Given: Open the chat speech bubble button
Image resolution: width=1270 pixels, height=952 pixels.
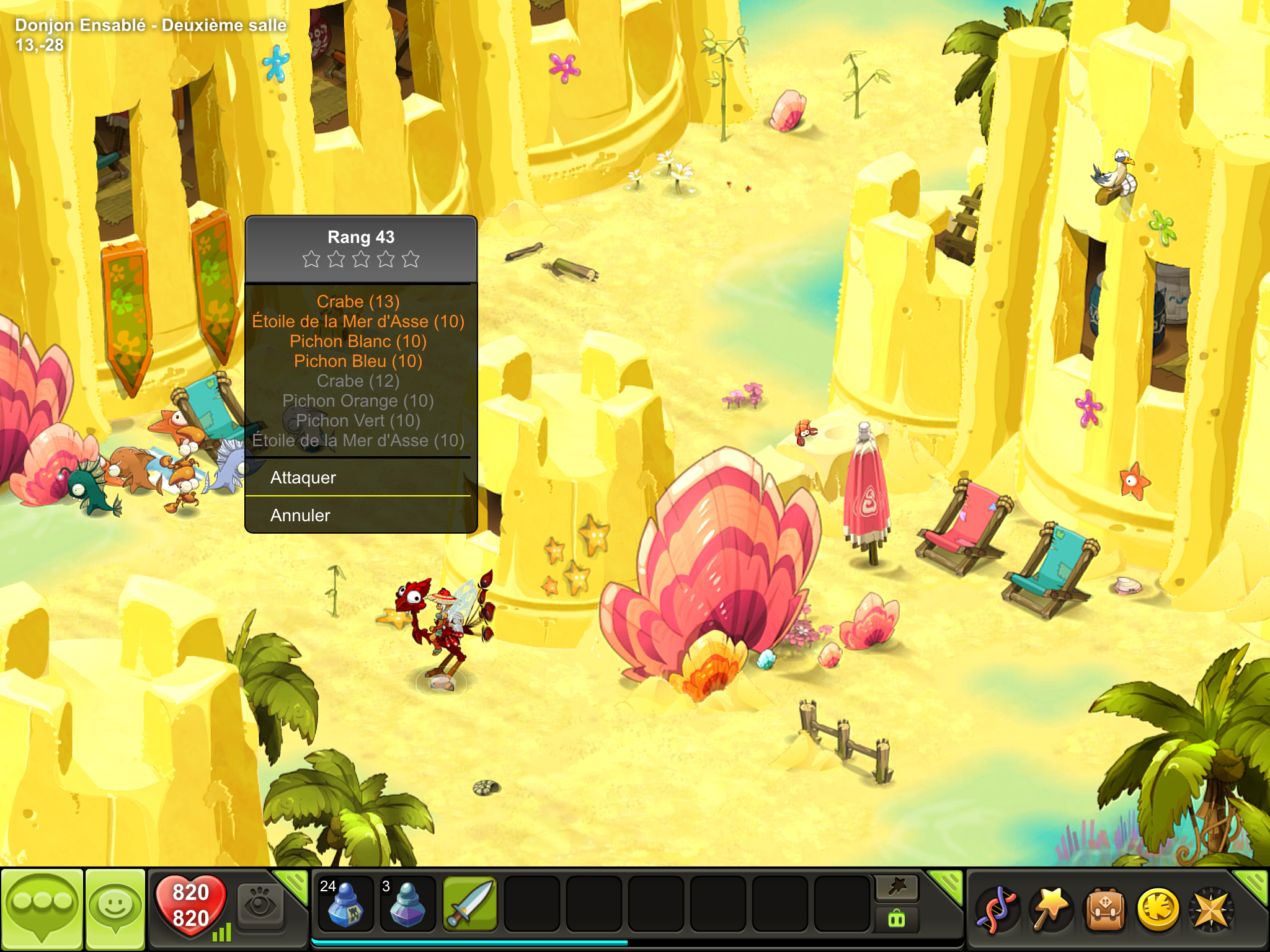Looking at the screenshot, I should [x=42, y=907].
